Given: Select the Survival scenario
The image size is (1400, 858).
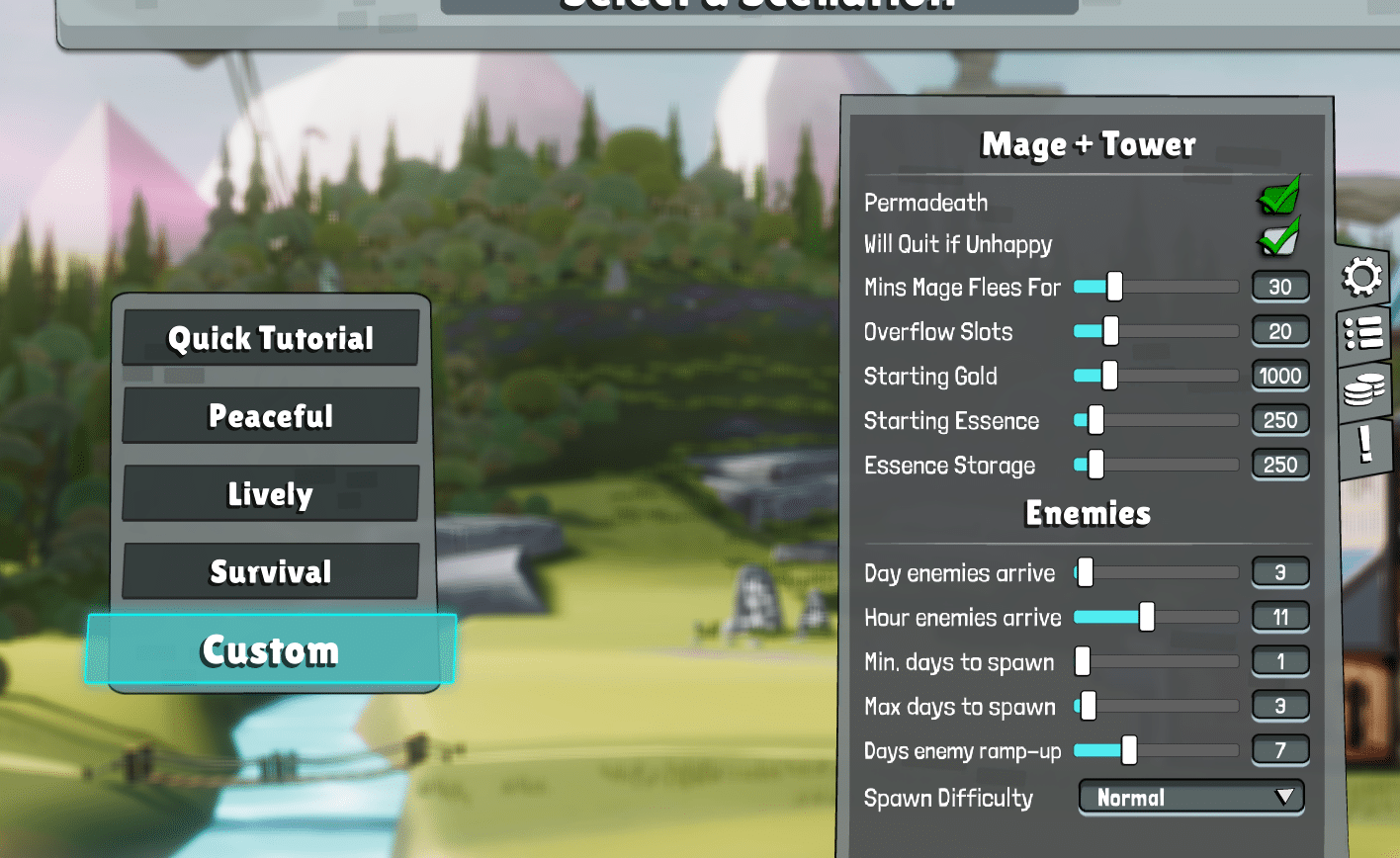Looking at the screenshot, I should pos(270,571).
